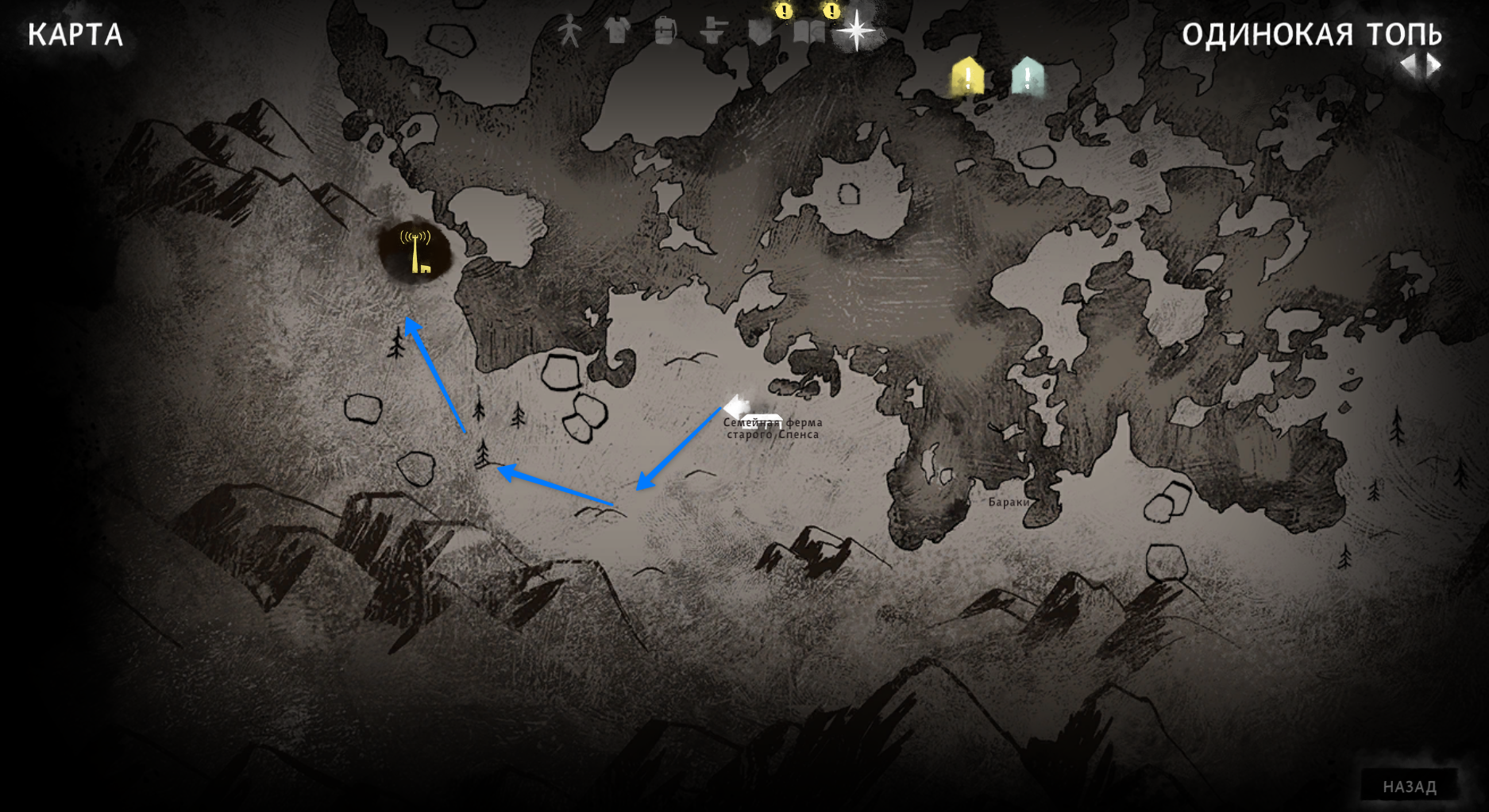Image resolution: width=1489 pixels, height=812 pixels.
Task: Open the backpack inventory tab
Action: click(665, 32)
